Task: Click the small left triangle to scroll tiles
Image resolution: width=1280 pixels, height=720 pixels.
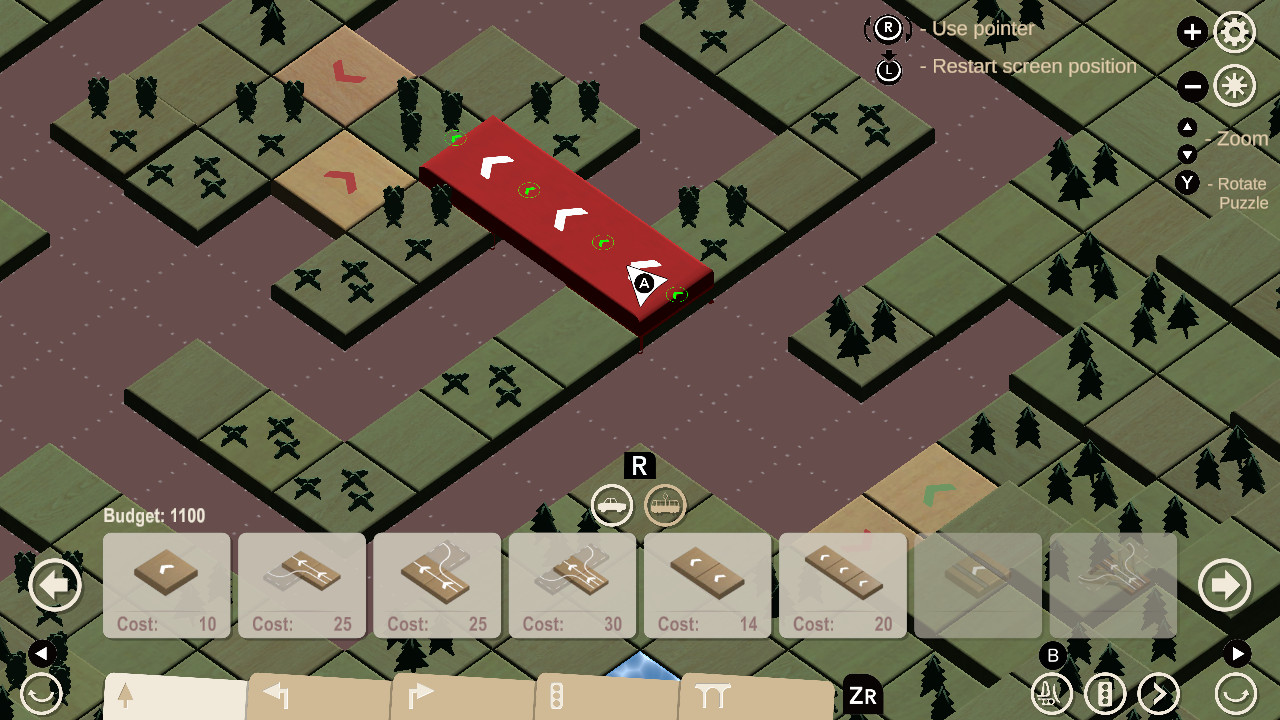Action: point(40,652)
